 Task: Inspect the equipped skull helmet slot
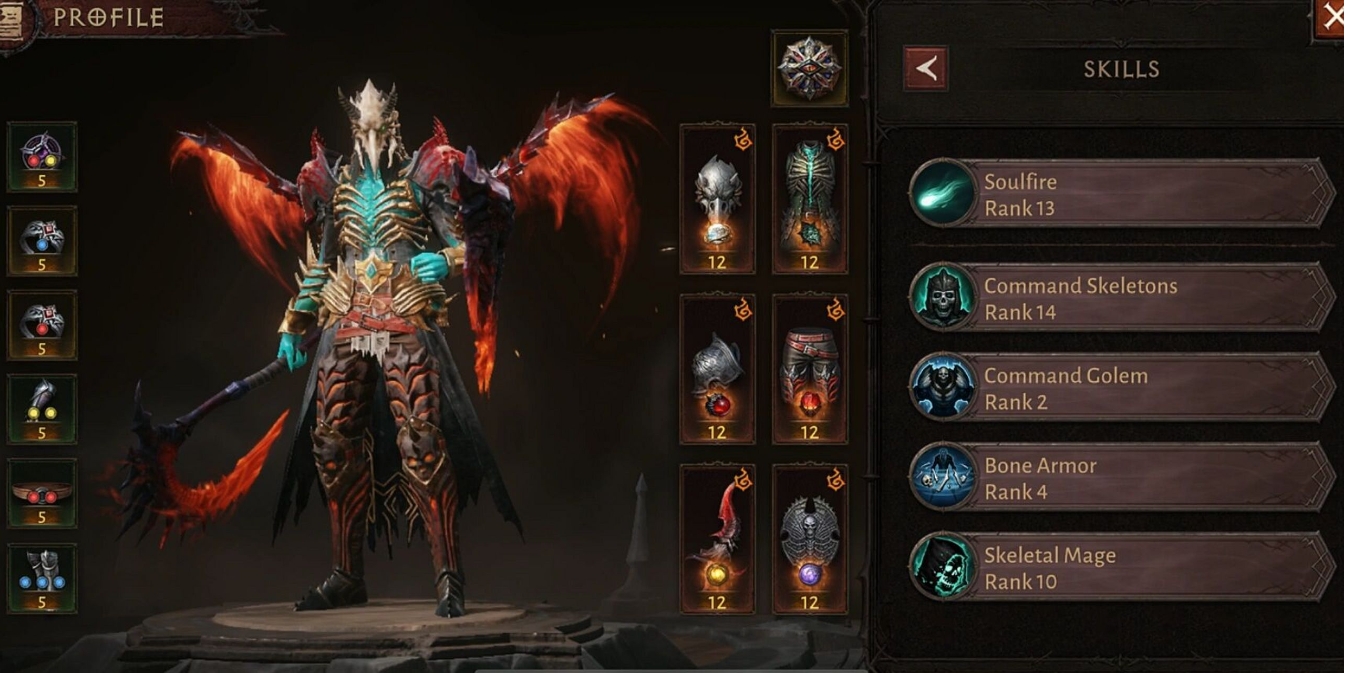click(717, 199)
